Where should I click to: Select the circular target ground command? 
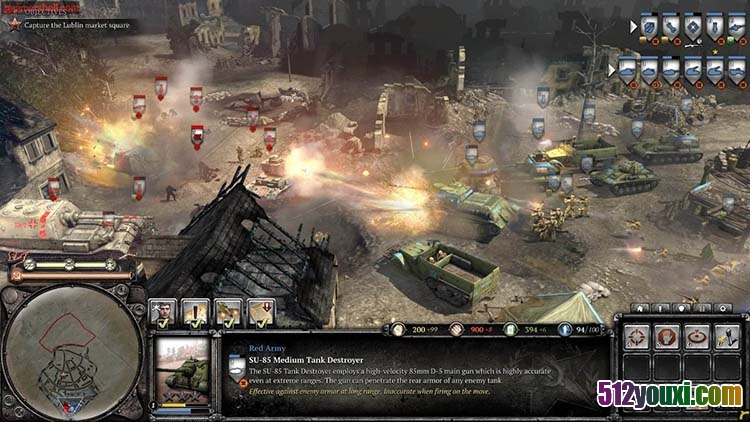[x=697, y=337]
